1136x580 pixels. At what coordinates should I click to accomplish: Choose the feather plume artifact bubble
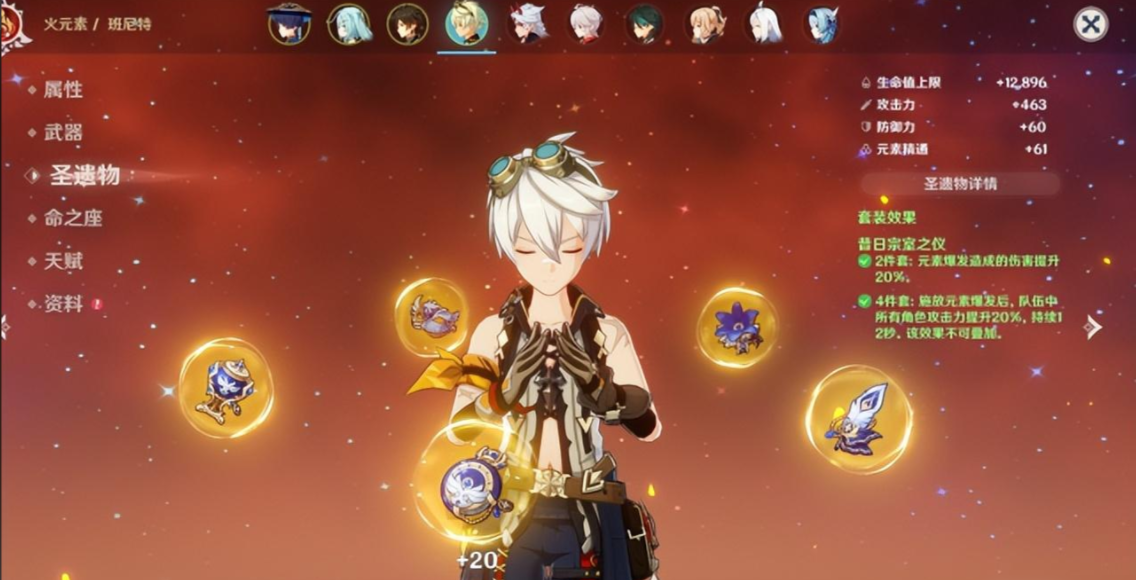pos(858,419)
